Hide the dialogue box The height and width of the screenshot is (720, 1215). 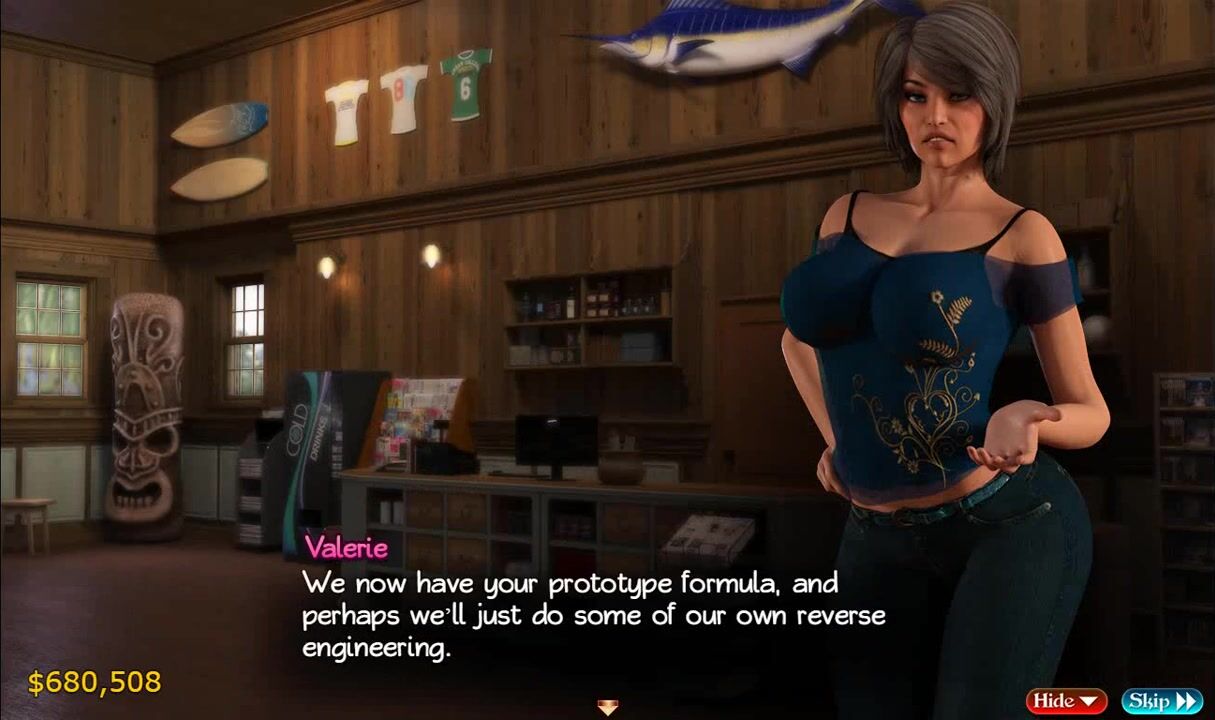click(x=1066, y=701)
